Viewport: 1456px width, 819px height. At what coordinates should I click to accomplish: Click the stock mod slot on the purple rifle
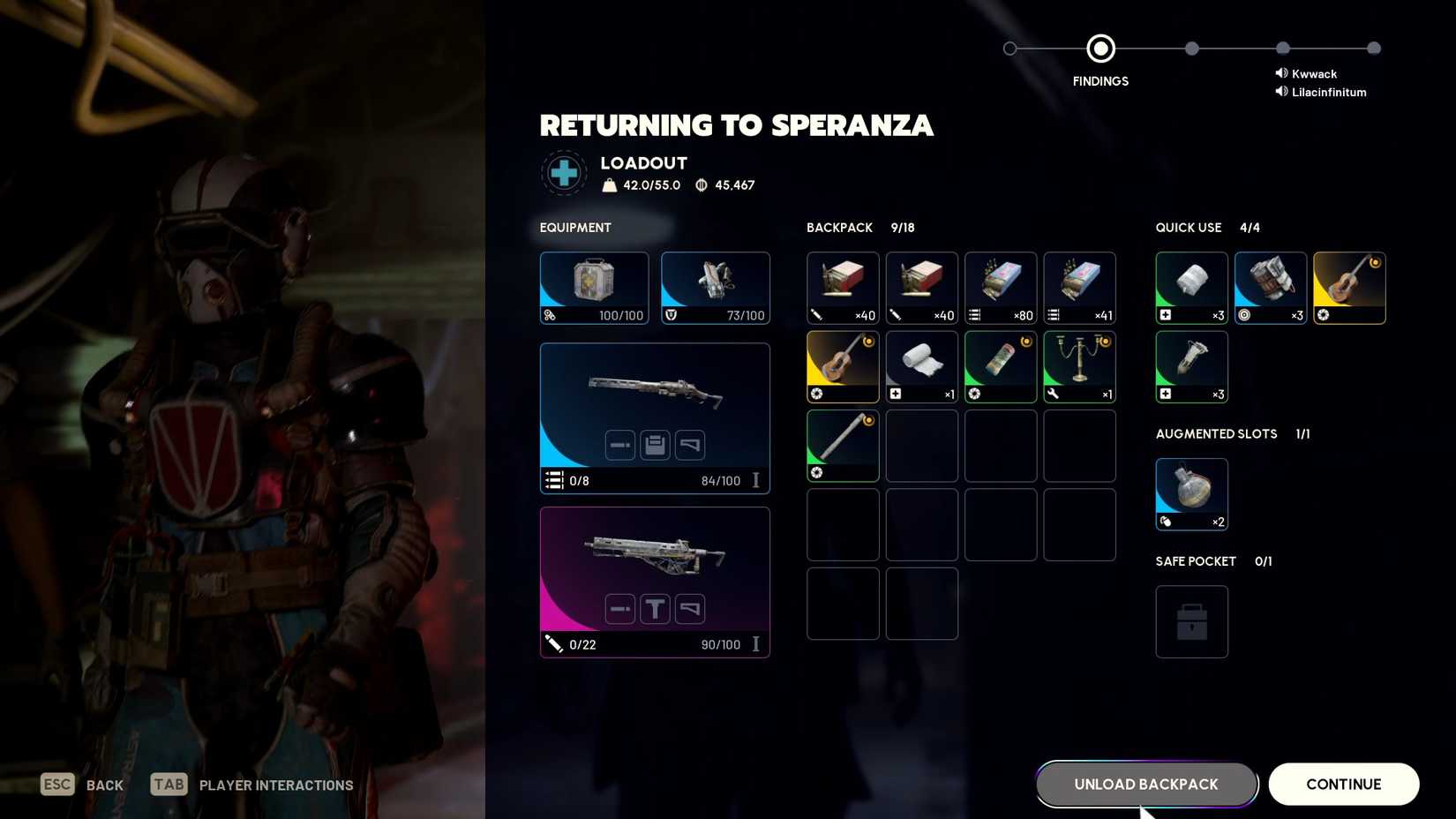[x=689, y=608]
